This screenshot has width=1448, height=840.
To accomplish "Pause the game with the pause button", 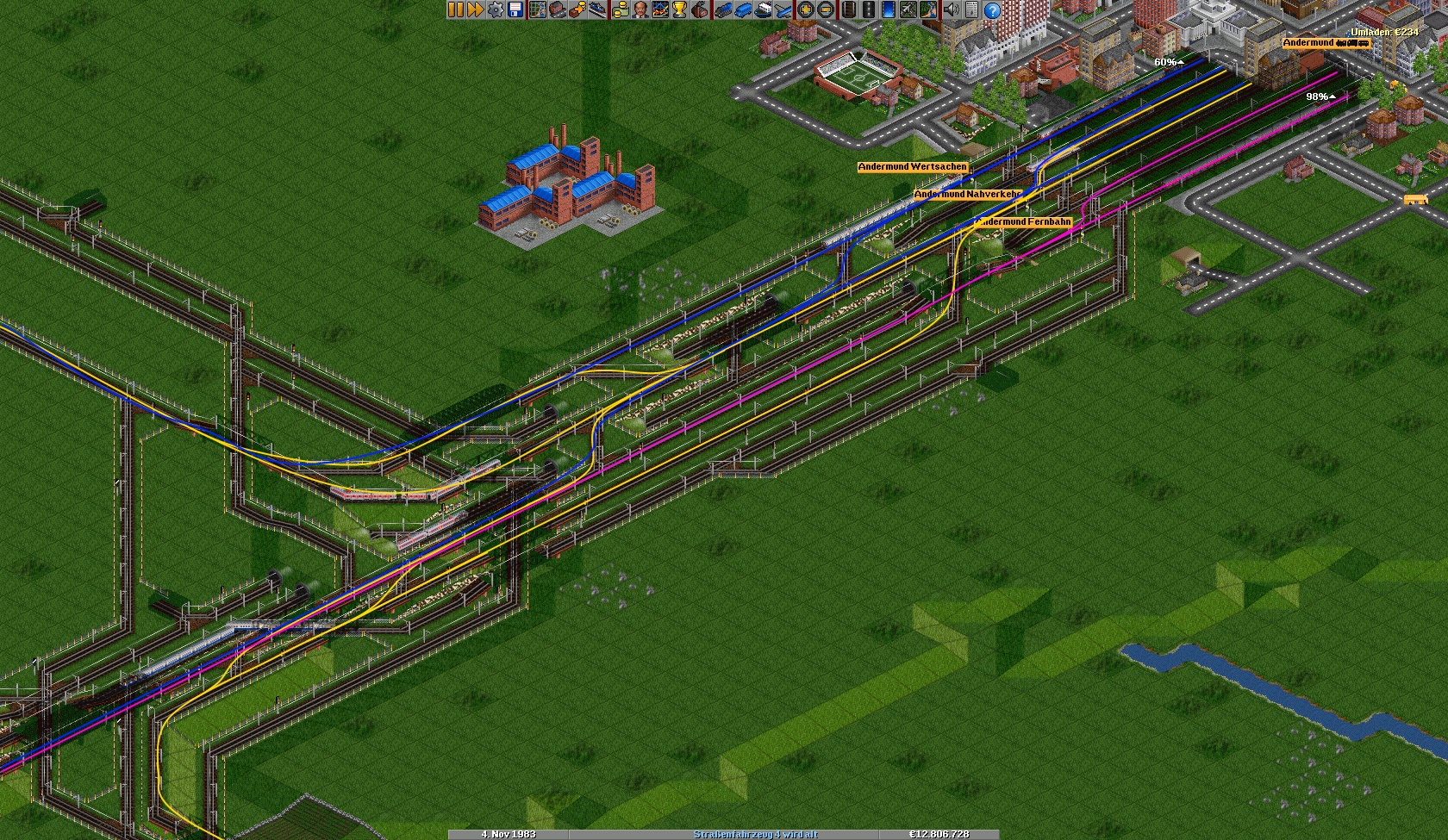I will click(x=455, y=9).
